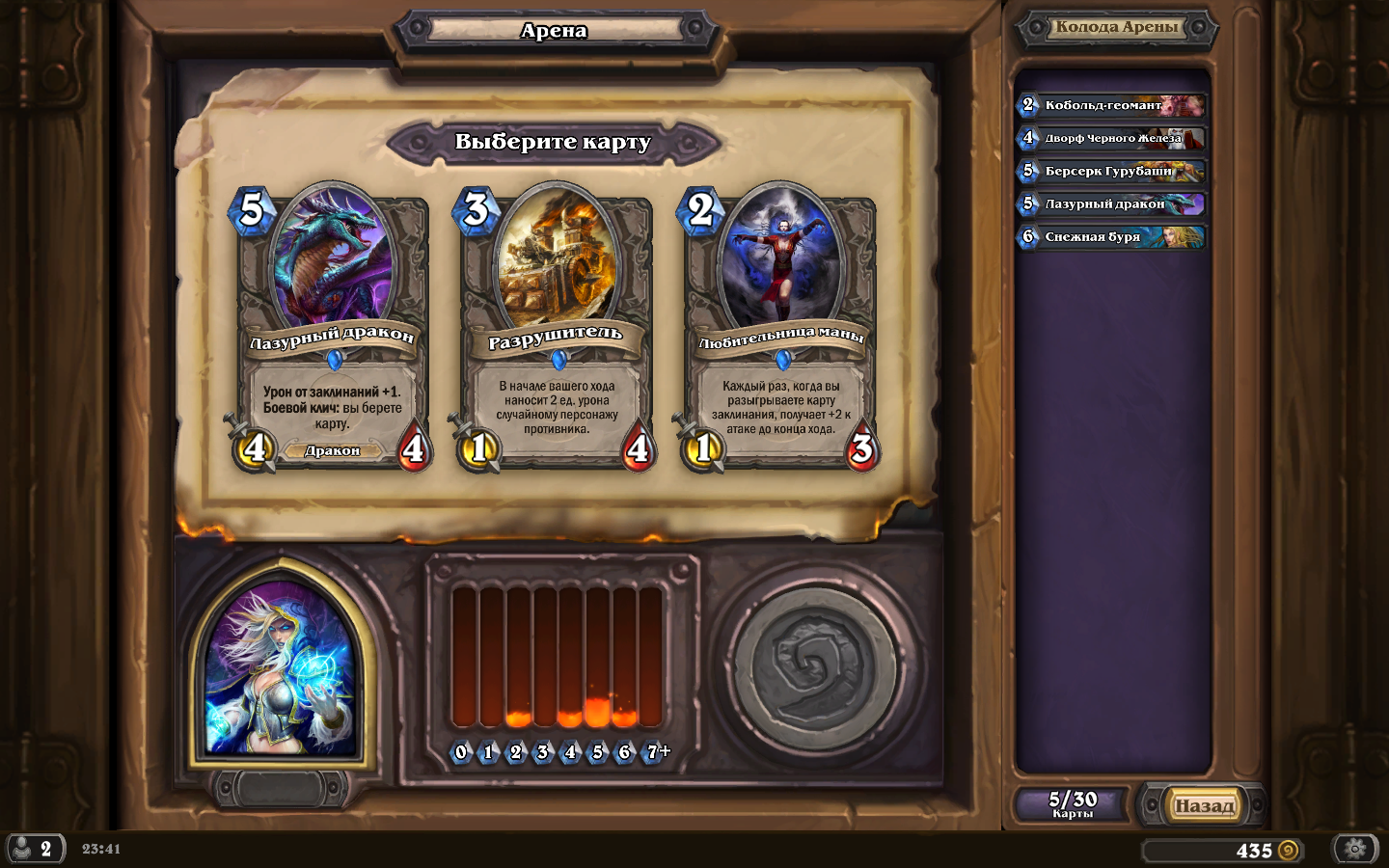Image resolution: width=1389 pixels, height=868 pixels.
Task: Select the Любительница маны card
Action: [779, 328]
